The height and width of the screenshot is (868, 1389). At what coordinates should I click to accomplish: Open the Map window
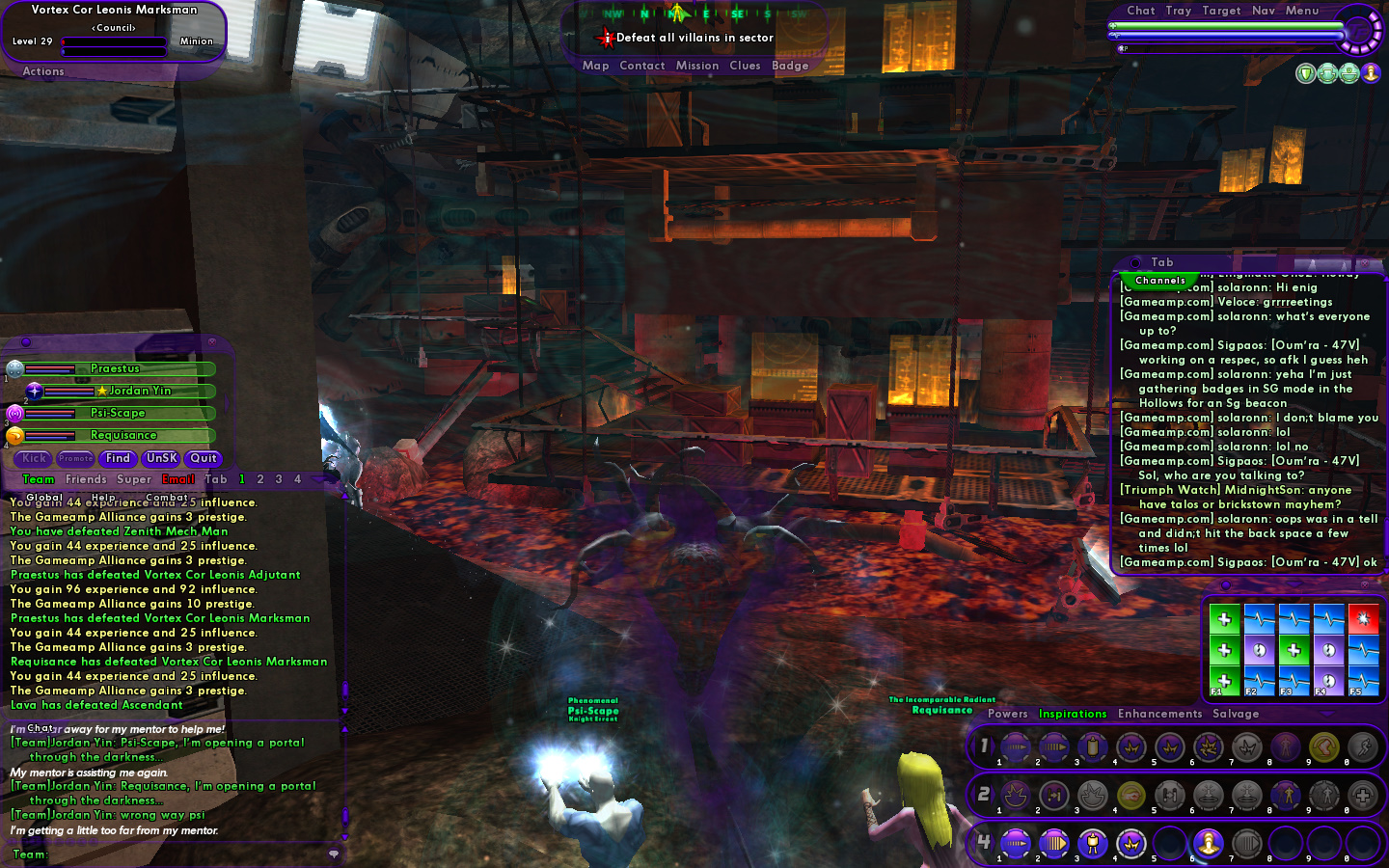[595, 66]
